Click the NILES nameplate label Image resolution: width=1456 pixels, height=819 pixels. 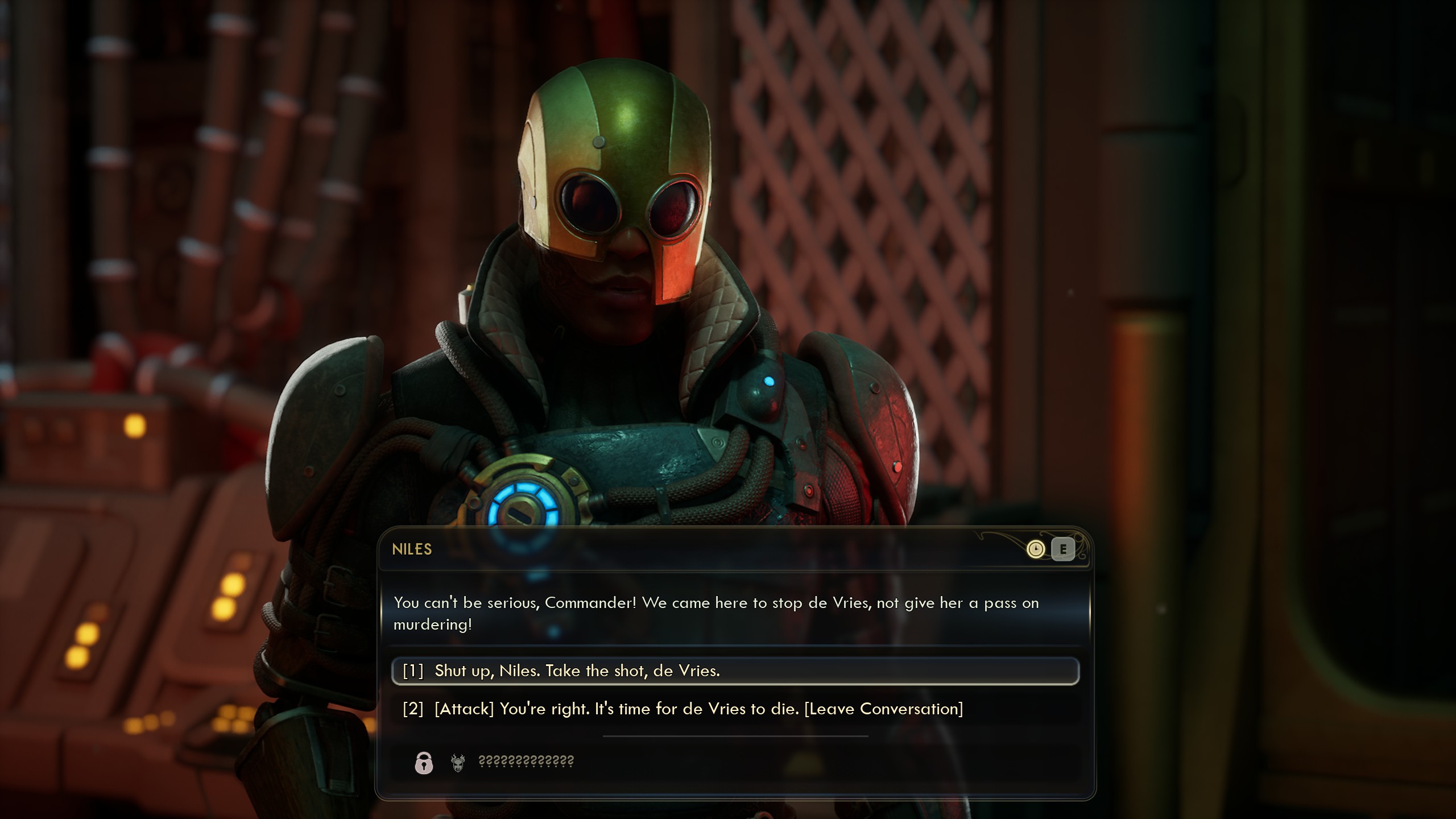click(x=412, y=549)
